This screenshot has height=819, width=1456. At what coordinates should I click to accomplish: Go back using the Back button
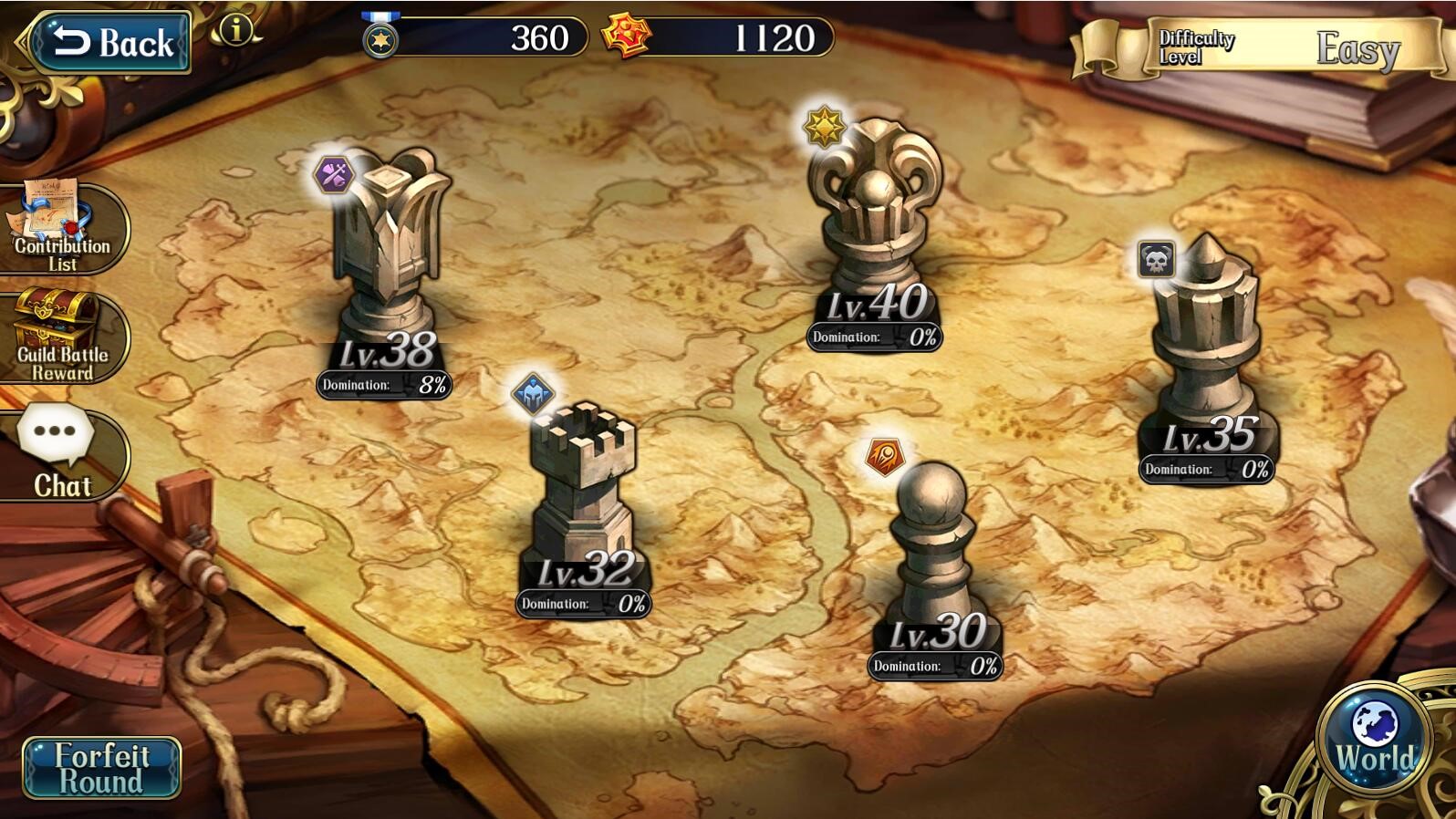[x=109, y=43]
